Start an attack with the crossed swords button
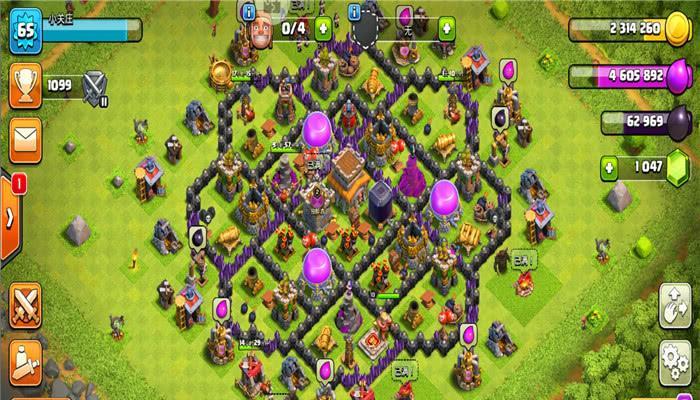The width and height of the screenshot is (700, 400). (x=24, y=303)
